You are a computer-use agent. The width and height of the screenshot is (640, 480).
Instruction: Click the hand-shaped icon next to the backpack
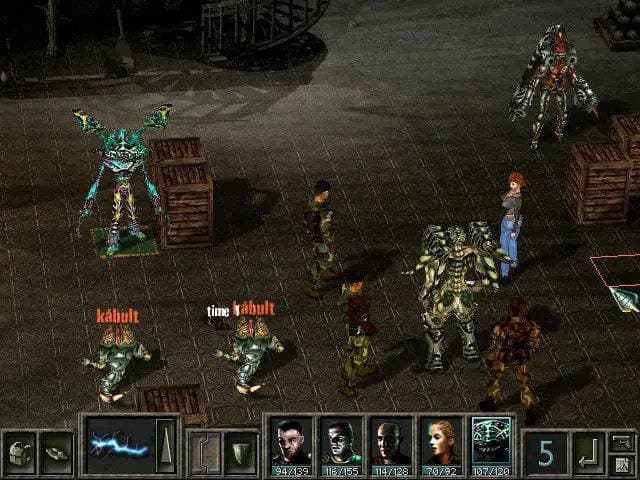click(x=56, y=451)
